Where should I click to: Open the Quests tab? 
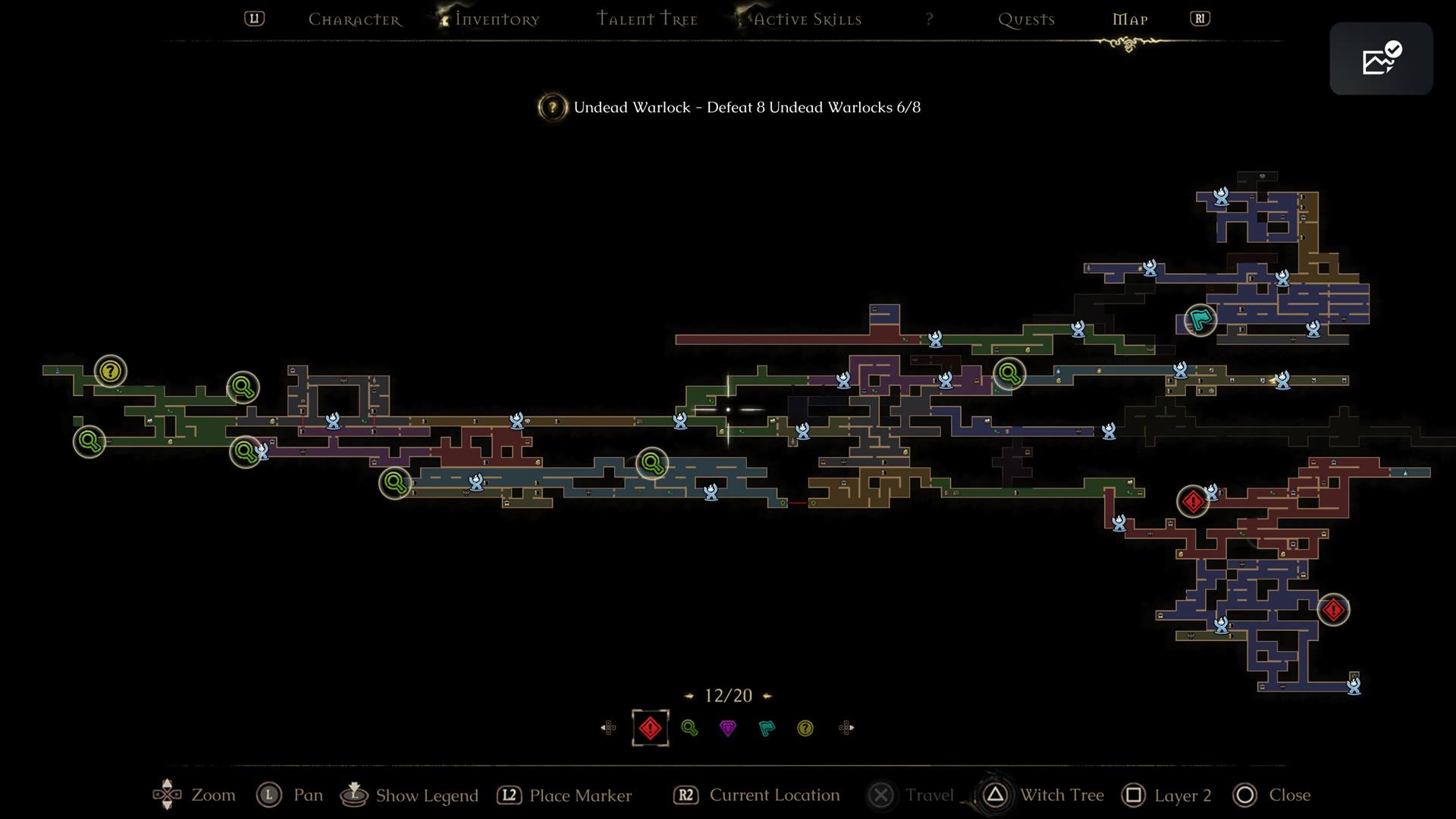tap(1026, 20)
